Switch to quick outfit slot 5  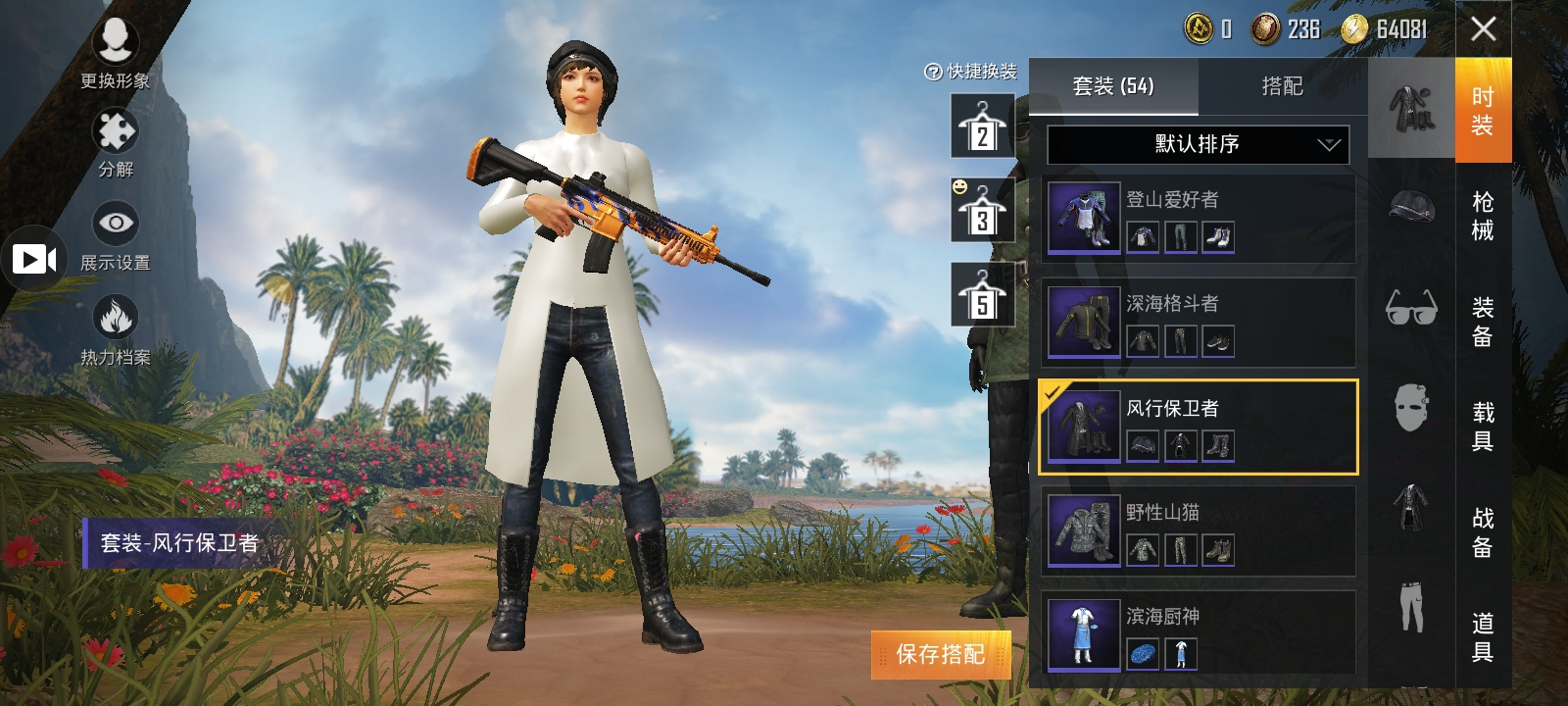tap(982, 295)
